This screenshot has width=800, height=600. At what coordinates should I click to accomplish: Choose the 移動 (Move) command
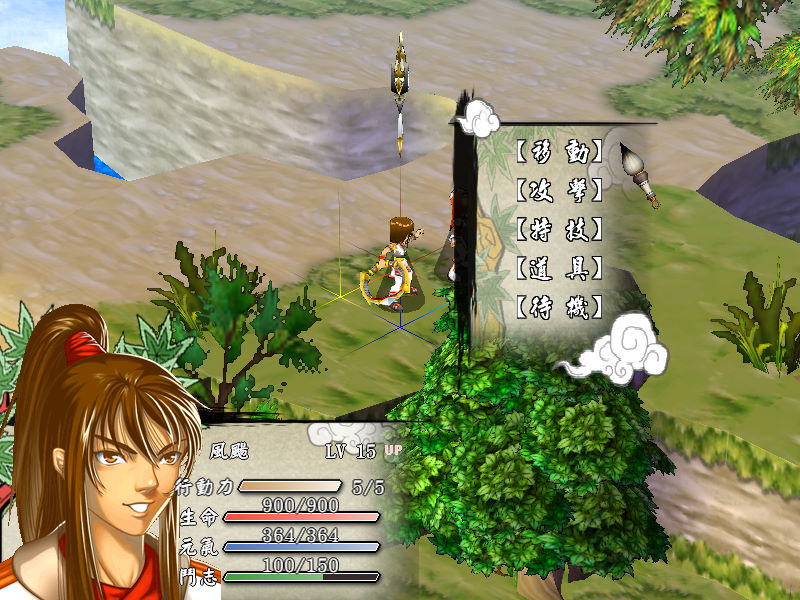coord(560,152)
